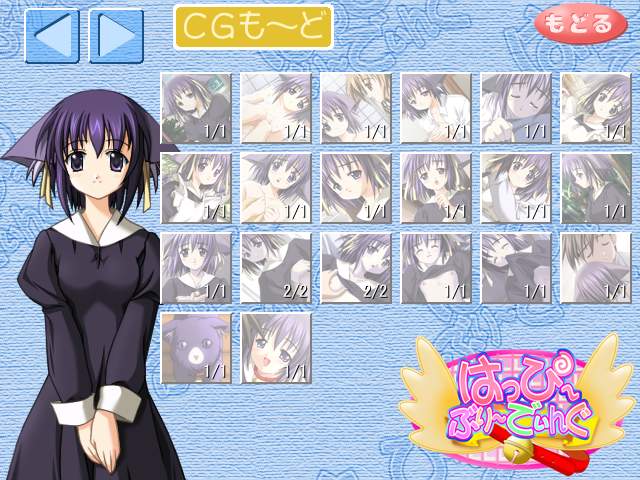Open the purple teddy bear CG thumbnail
640x480 pixels.
[196, 347]
